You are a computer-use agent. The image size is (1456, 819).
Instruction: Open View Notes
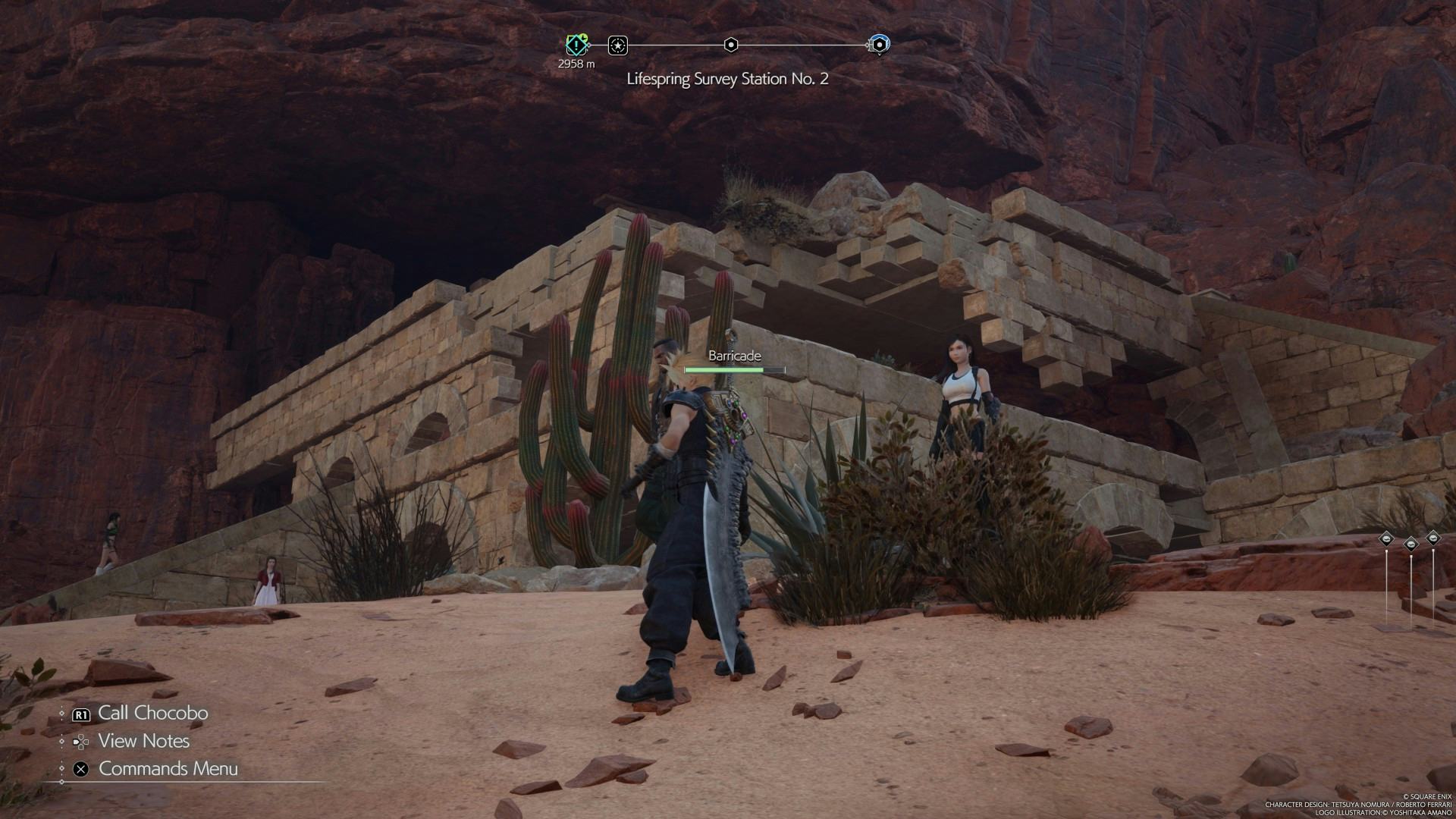click(143, 741)
